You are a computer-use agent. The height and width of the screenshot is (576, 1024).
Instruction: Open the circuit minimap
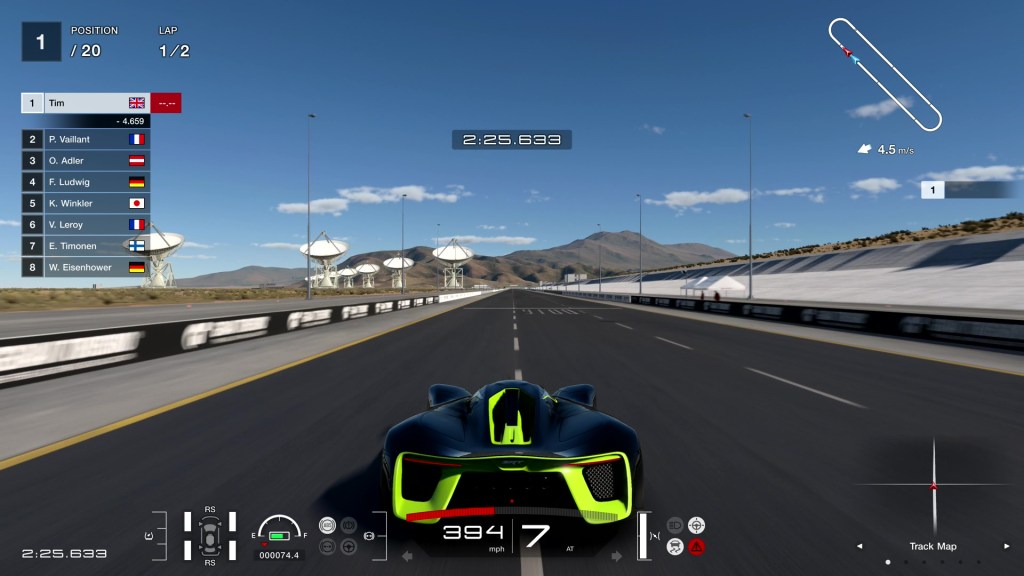click(885, 74)
